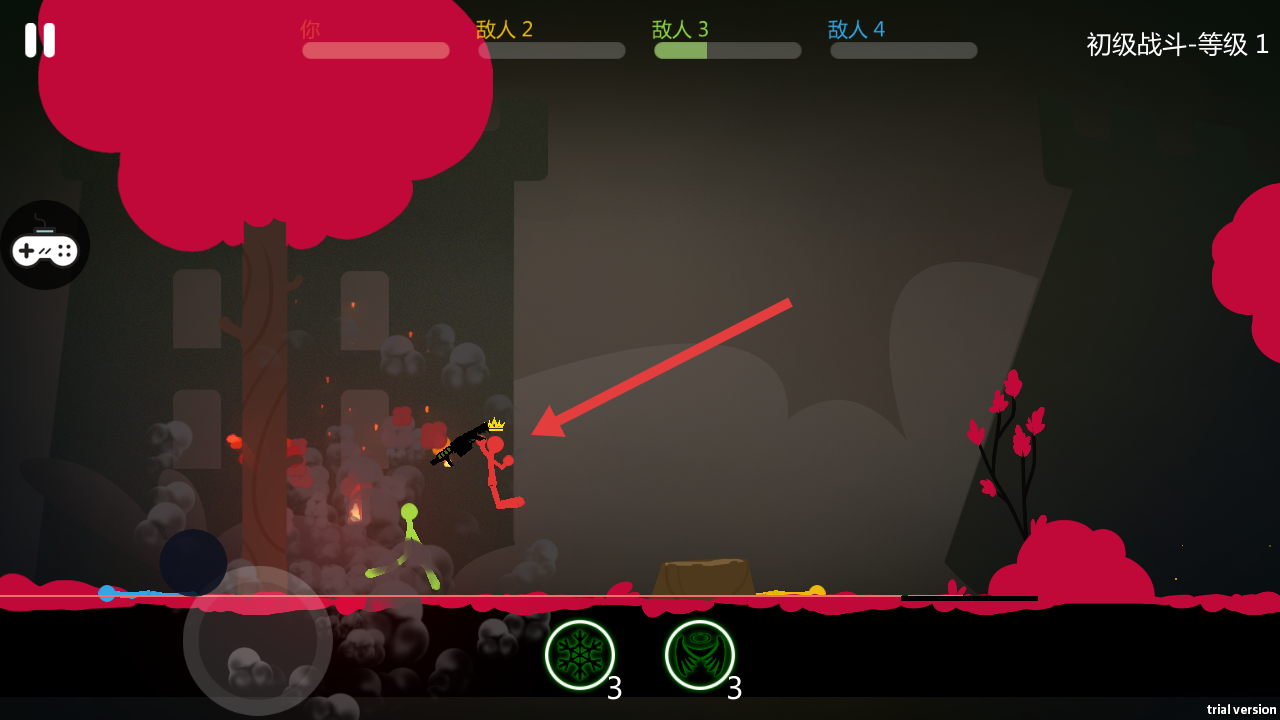Use the green tornado skill
1280x720 pixels.
[x=700, y=655]
